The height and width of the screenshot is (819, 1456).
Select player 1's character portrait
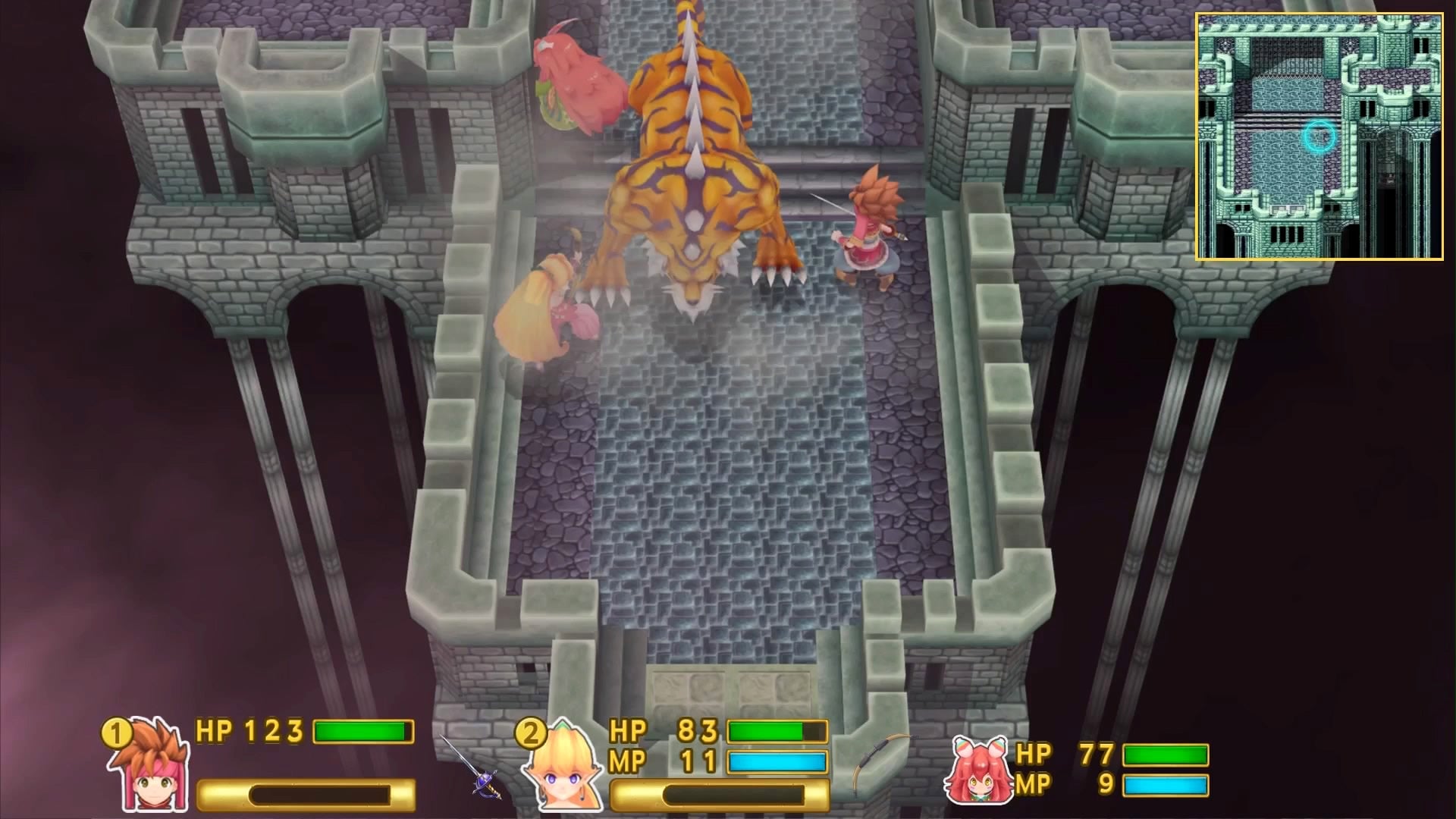pos(152,773)
